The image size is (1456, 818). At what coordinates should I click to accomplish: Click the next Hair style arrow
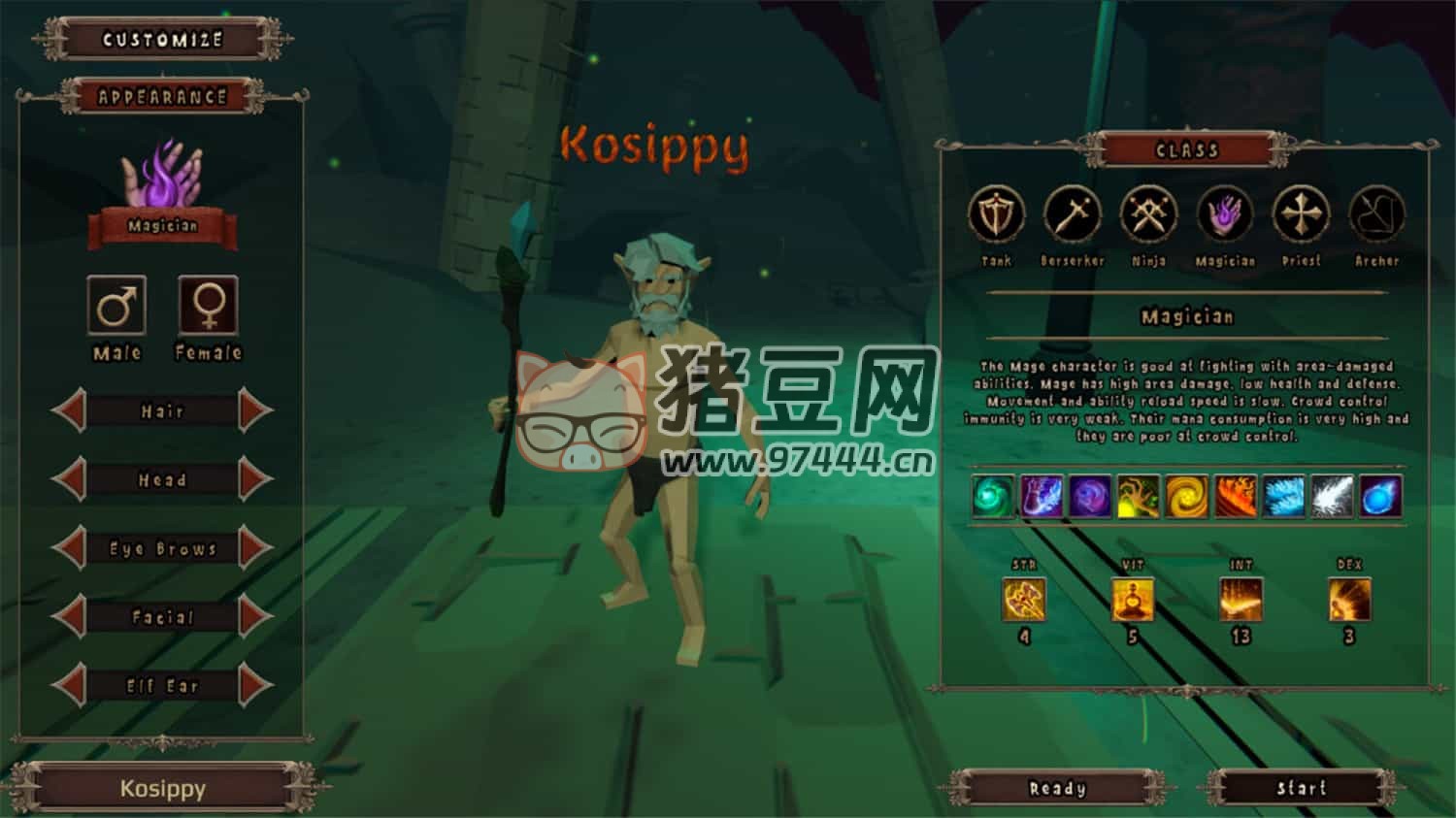tap(255, 411)
